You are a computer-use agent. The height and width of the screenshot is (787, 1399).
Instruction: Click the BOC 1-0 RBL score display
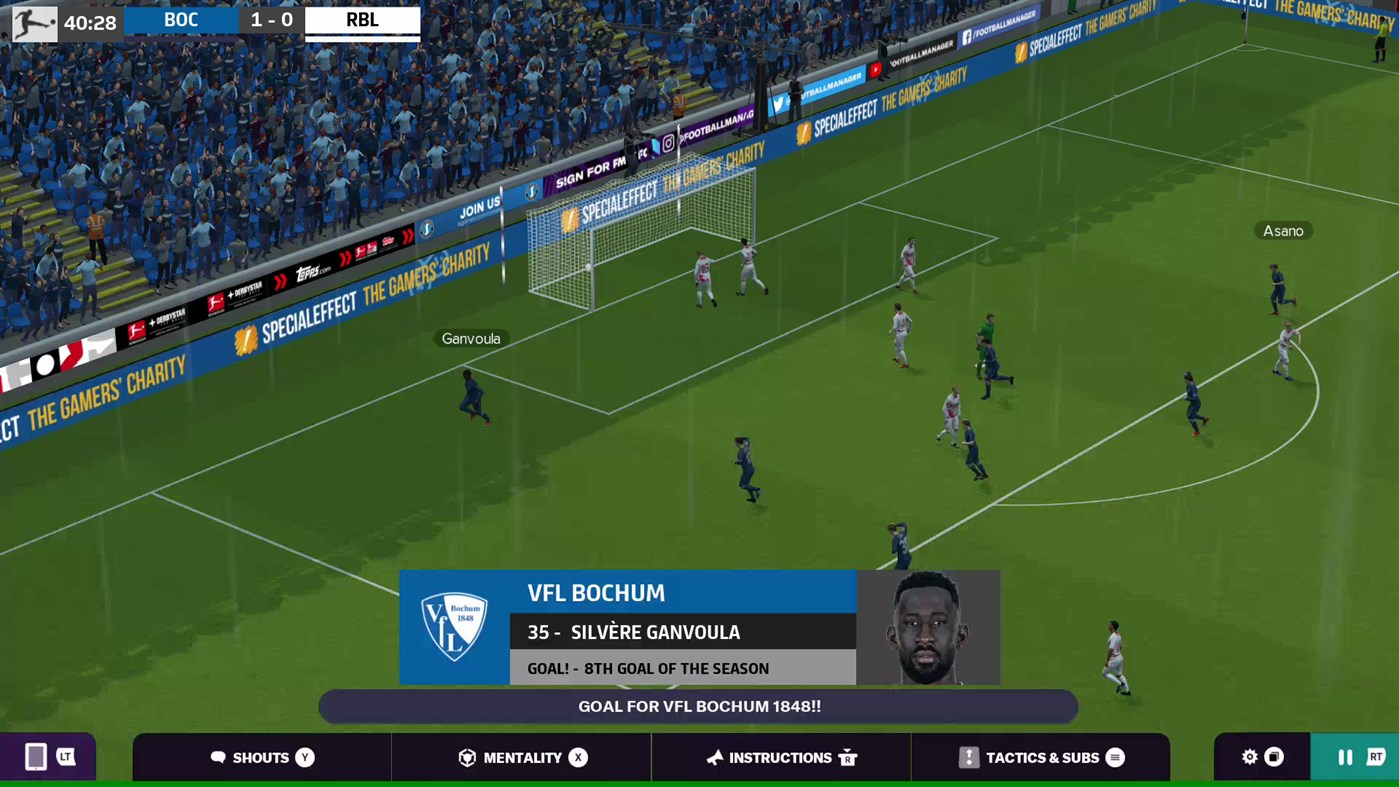click(271, 19)
